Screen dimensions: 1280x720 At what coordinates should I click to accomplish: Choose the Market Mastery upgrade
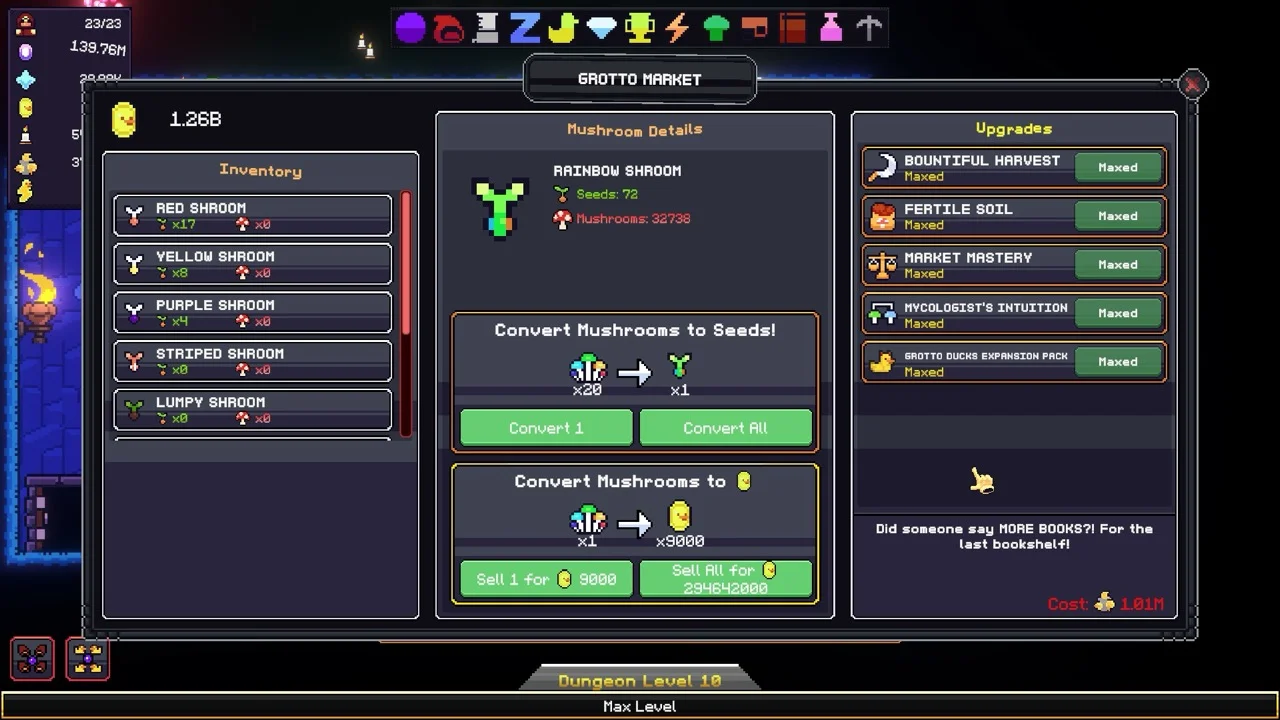(1014, 265)
